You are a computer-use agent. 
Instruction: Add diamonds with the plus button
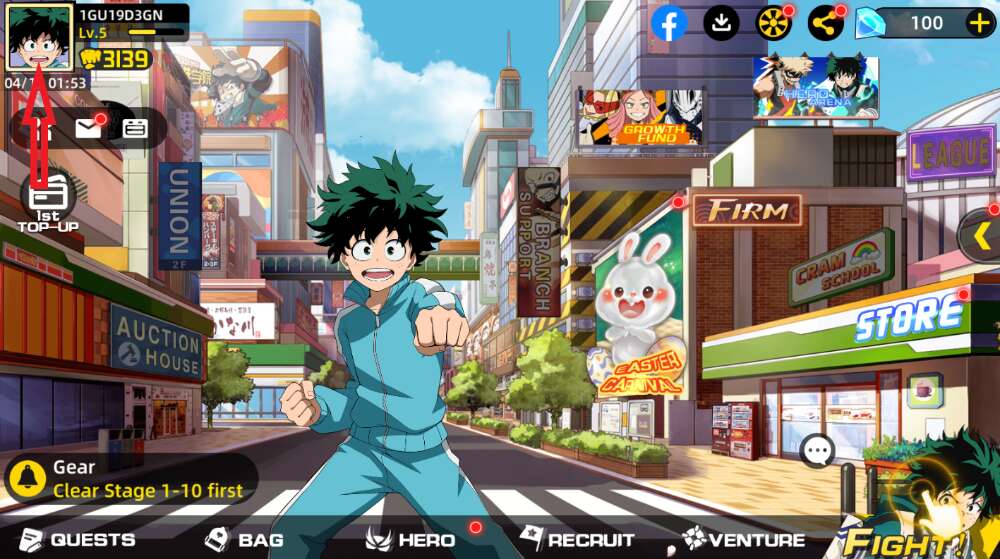(979, 23)
